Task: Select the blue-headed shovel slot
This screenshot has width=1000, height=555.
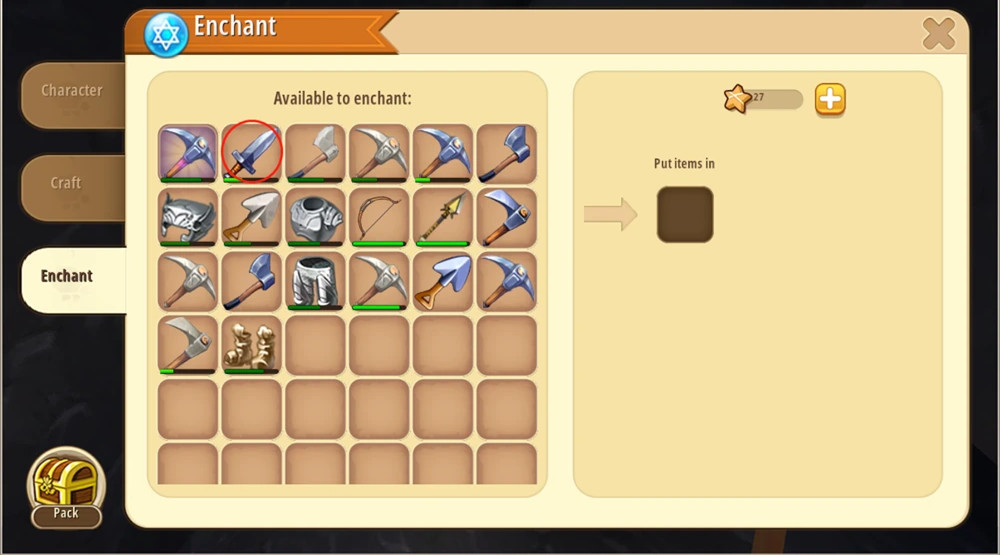Action: 444,281
